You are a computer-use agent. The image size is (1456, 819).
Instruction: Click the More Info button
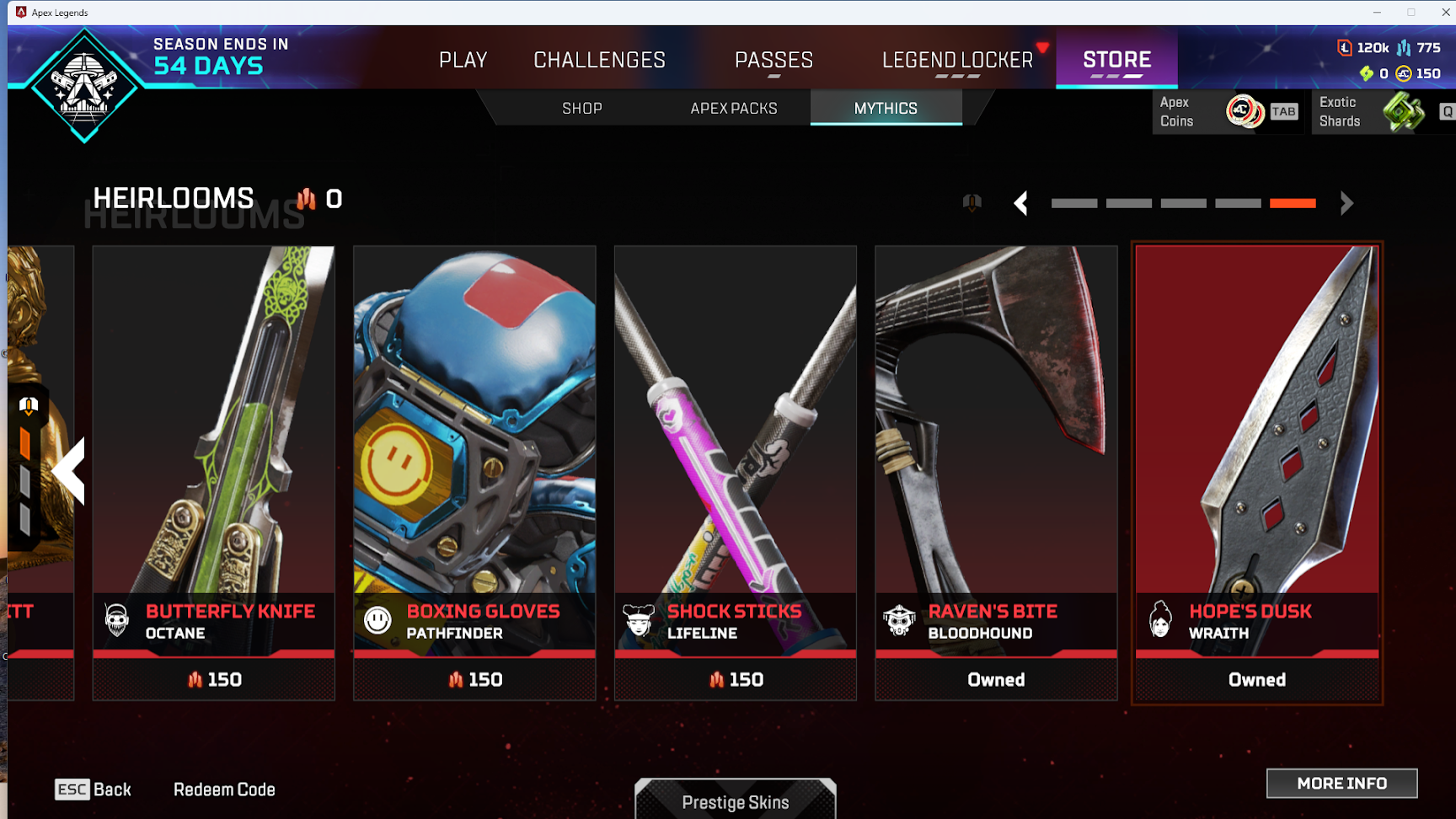coord(1341,784)
